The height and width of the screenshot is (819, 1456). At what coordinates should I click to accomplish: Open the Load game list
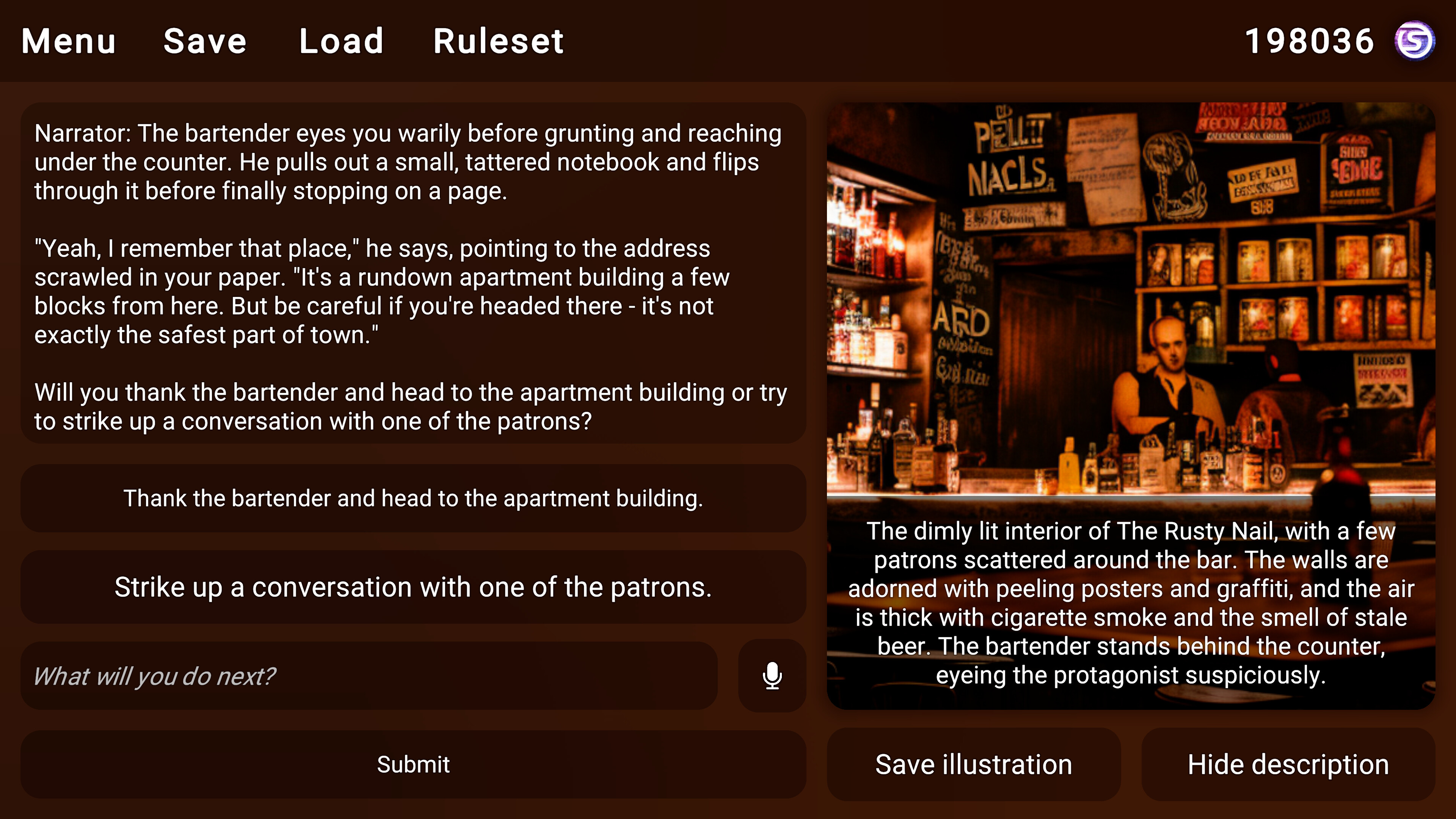tap(340, 41)
